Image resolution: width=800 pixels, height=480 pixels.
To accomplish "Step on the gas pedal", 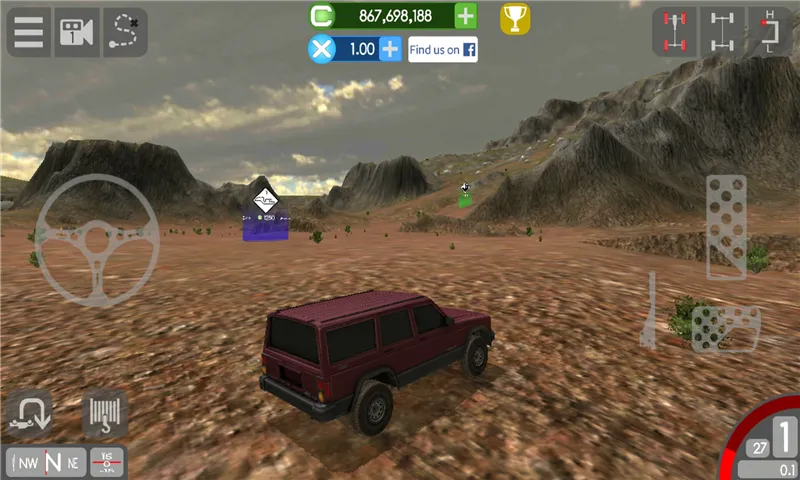I will (x=726, y=226).
